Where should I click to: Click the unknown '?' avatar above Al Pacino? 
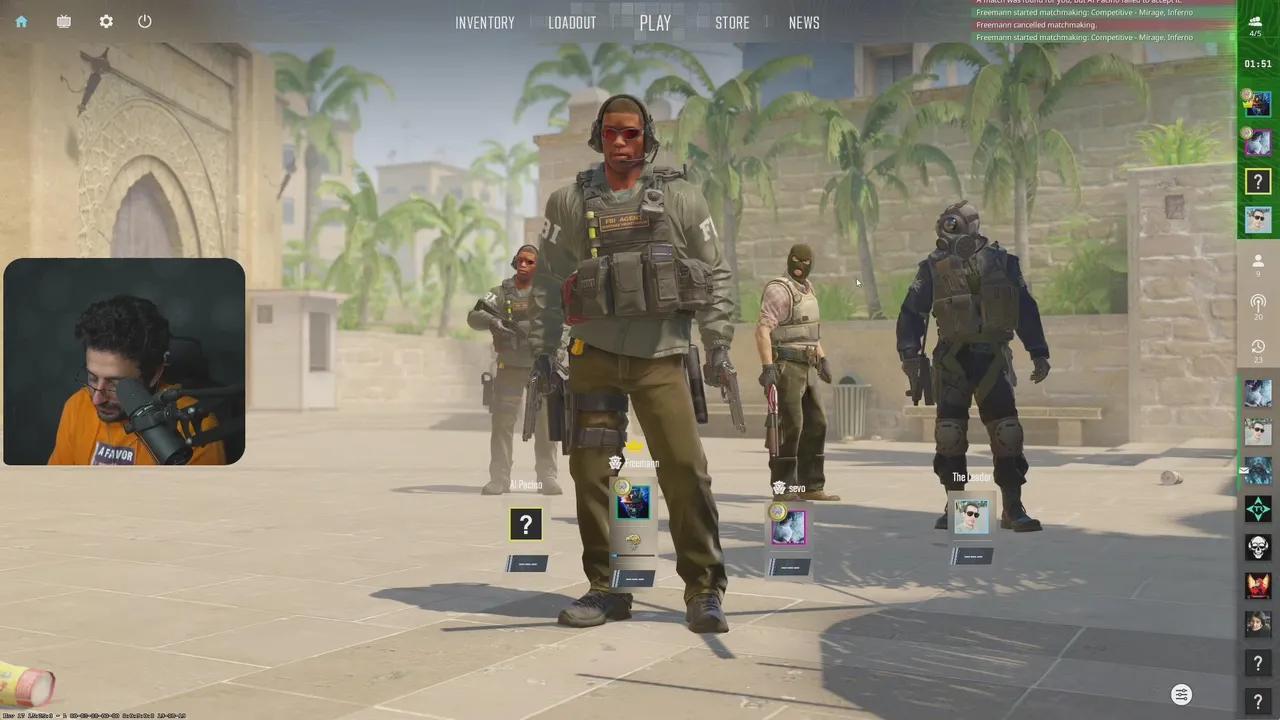[526, 524]
